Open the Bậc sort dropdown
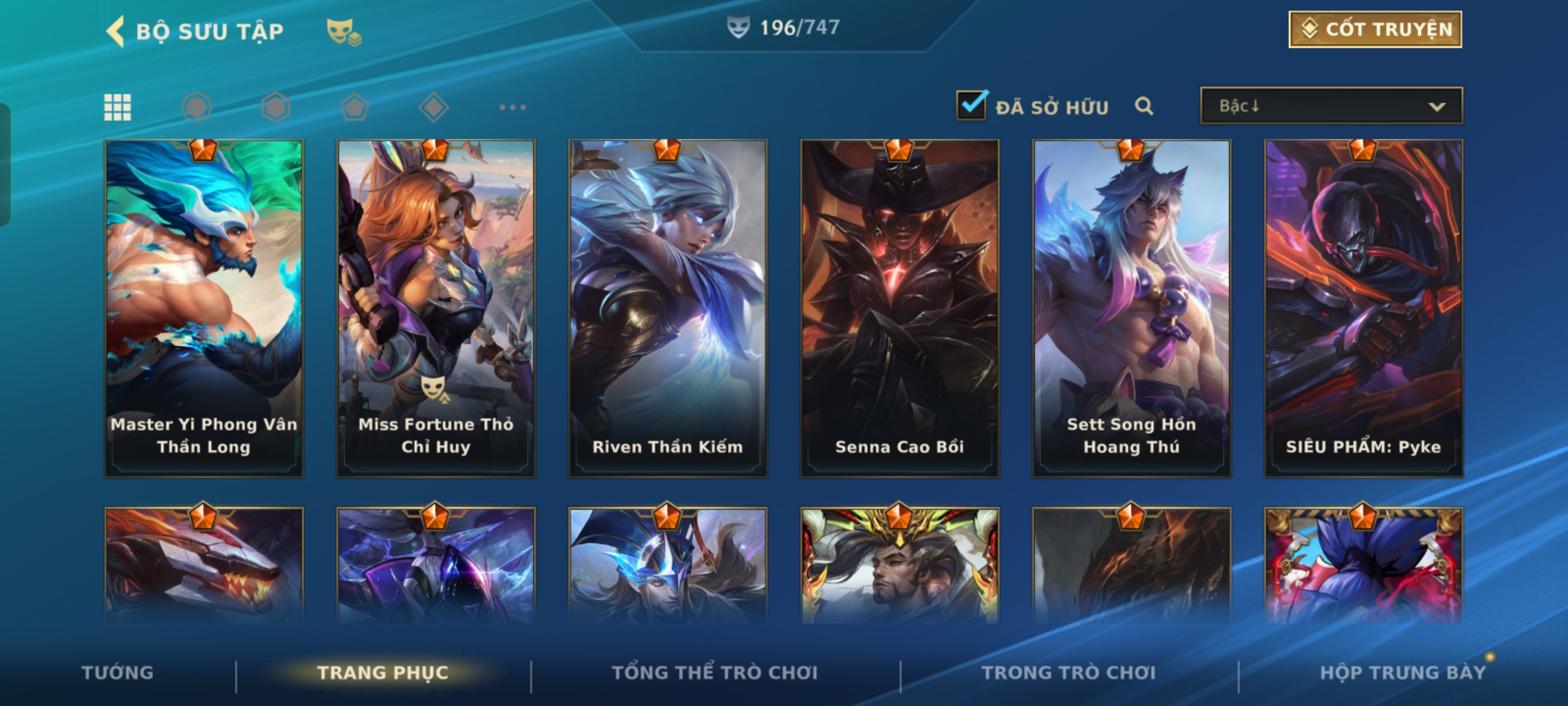This screenshot has width=1568, height=706. point(1331,106)
